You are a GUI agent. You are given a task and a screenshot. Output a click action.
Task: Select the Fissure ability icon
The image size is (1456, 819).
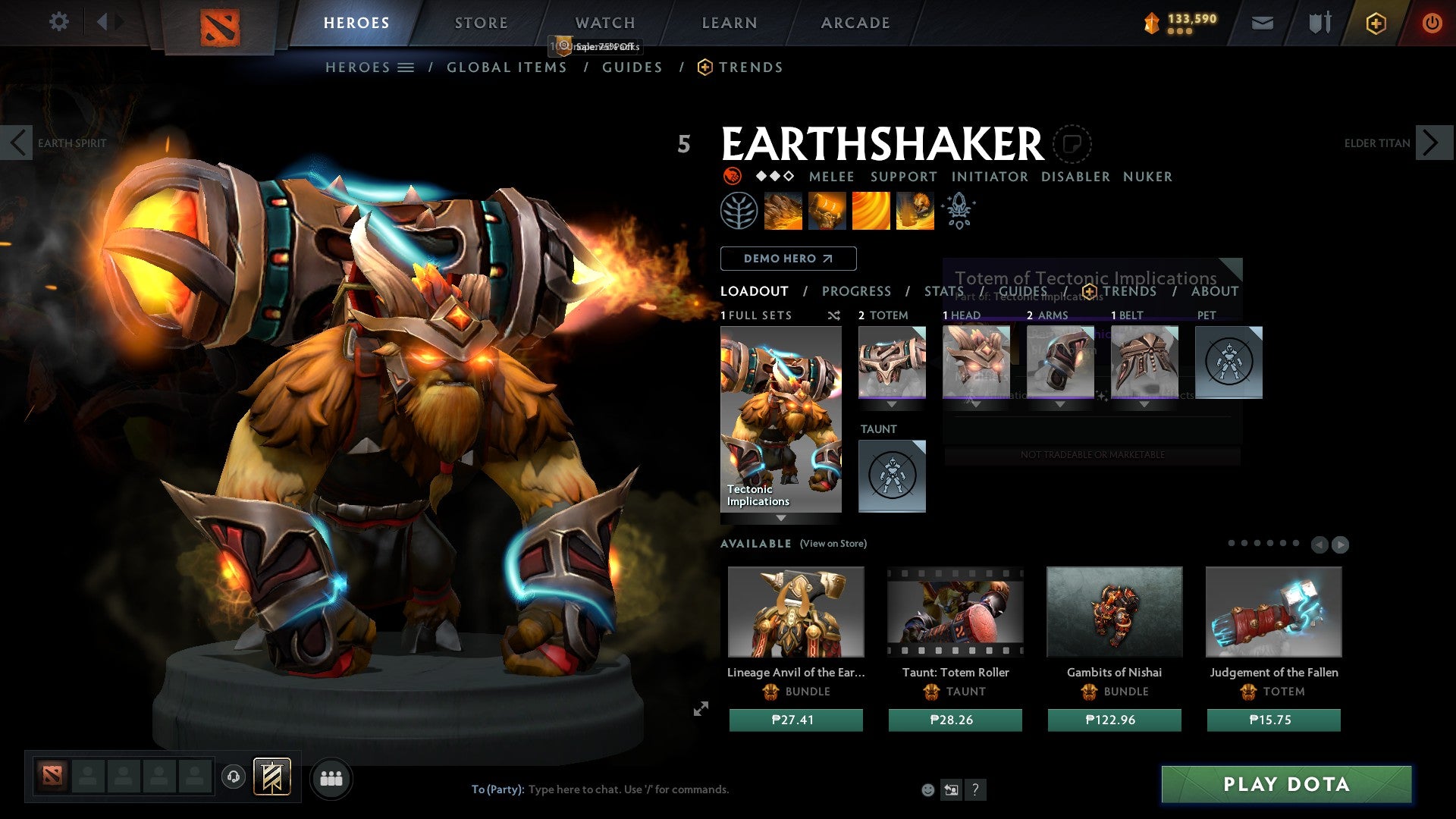(x=783, y=211)
